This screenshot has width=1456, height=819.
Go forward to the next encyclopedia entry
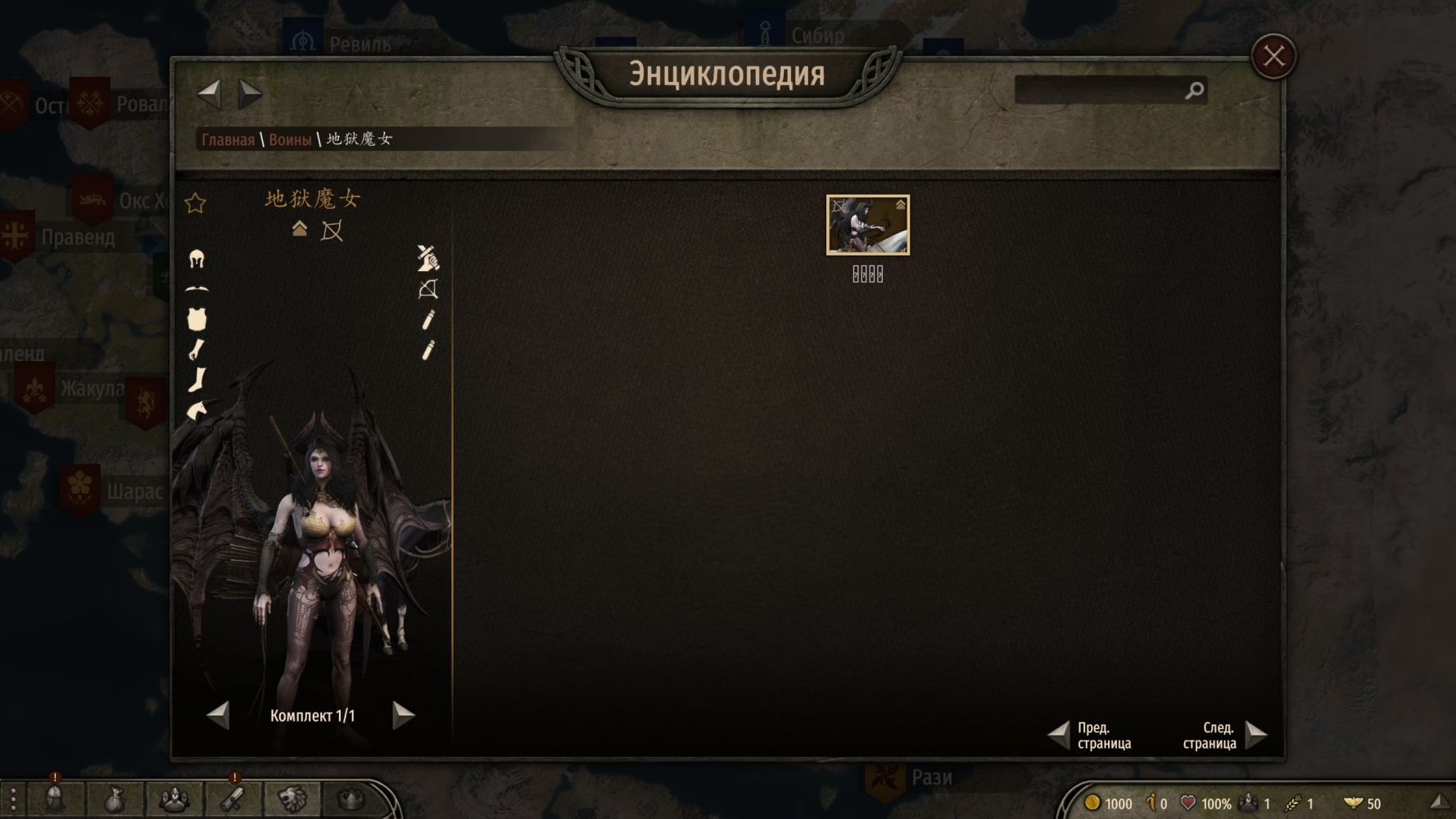(250, 93)
